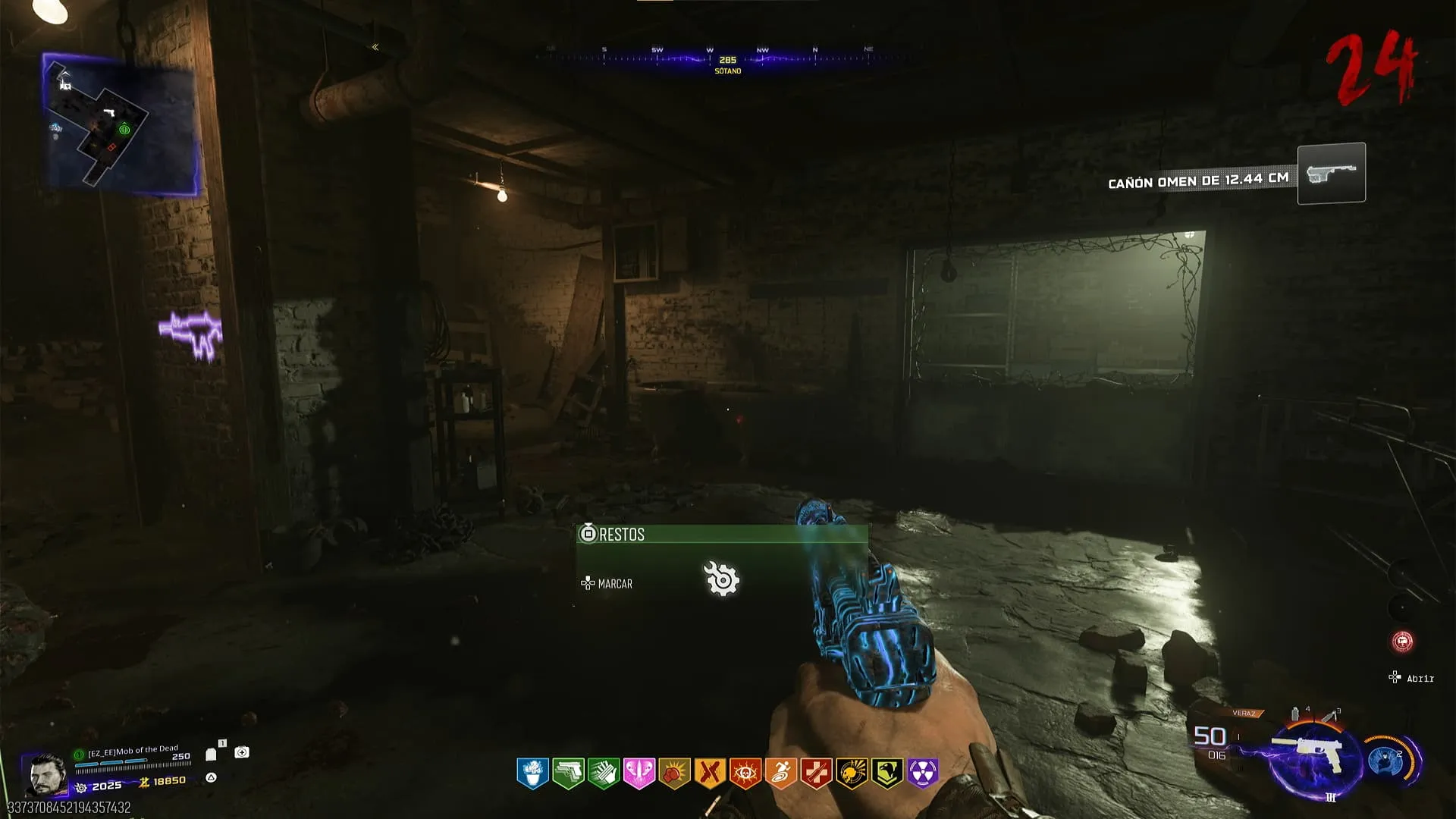Click the red circular emblem icon
This screenshot has width=1456, height=819.
1402,642
